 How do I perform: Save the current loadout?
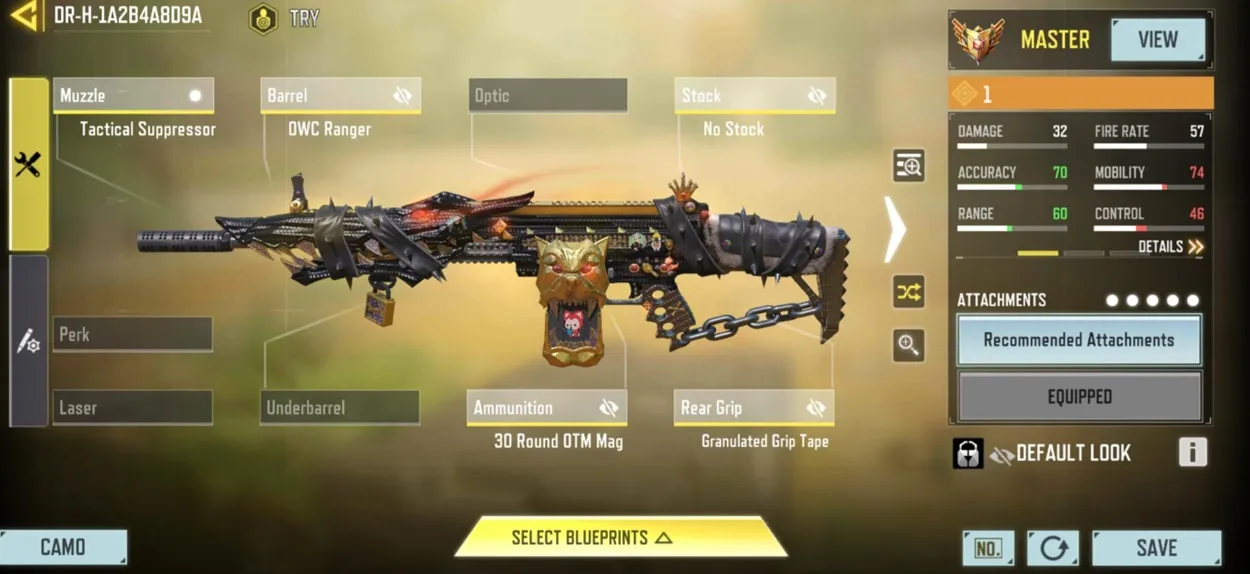tap(1156, 548)
